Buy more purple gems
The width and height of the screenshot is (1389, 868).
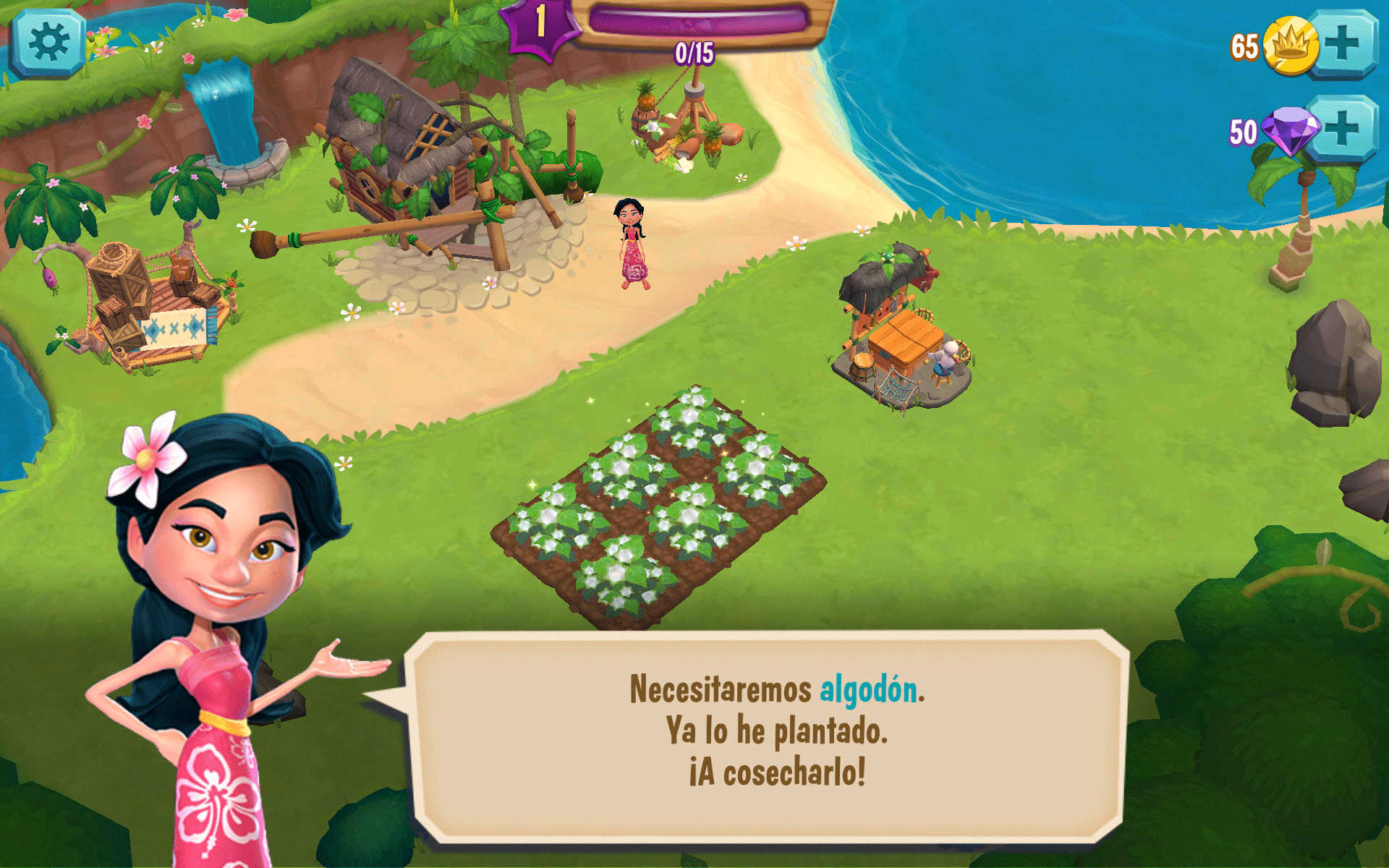[x=1343, y=129]
